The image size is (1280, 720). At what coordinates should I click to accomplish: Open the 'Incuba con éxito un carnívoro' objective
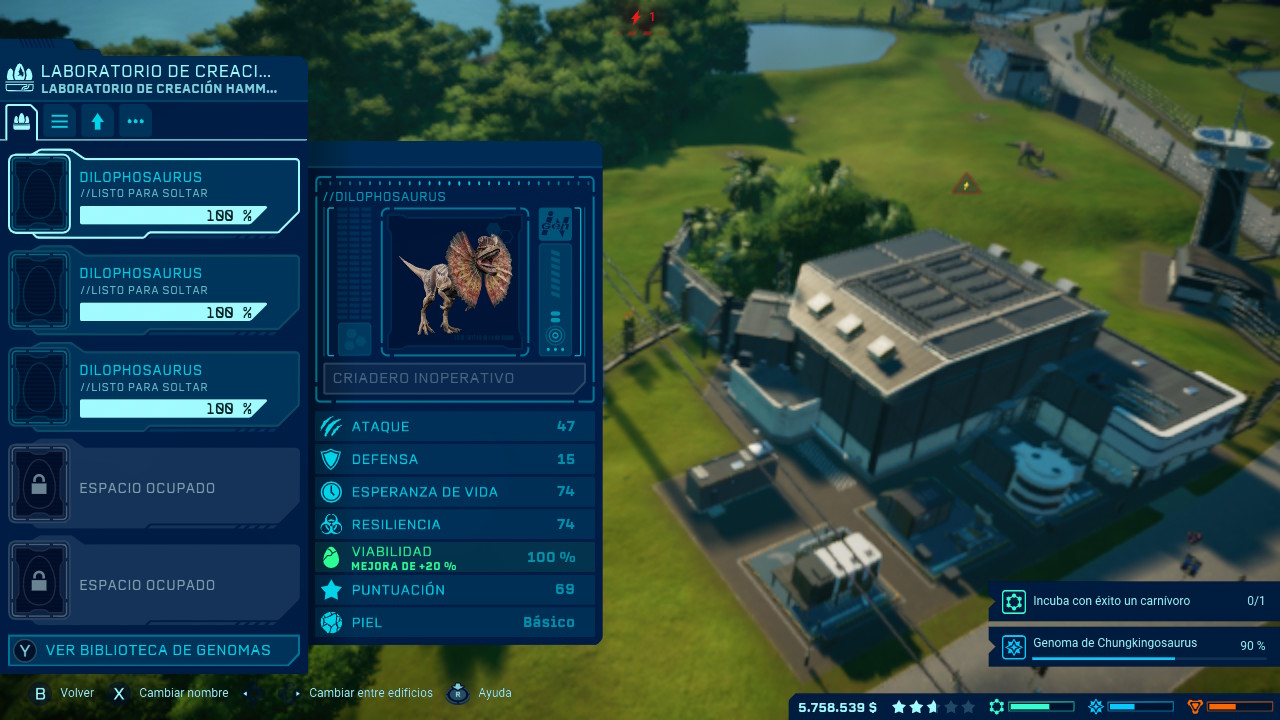1132,601
